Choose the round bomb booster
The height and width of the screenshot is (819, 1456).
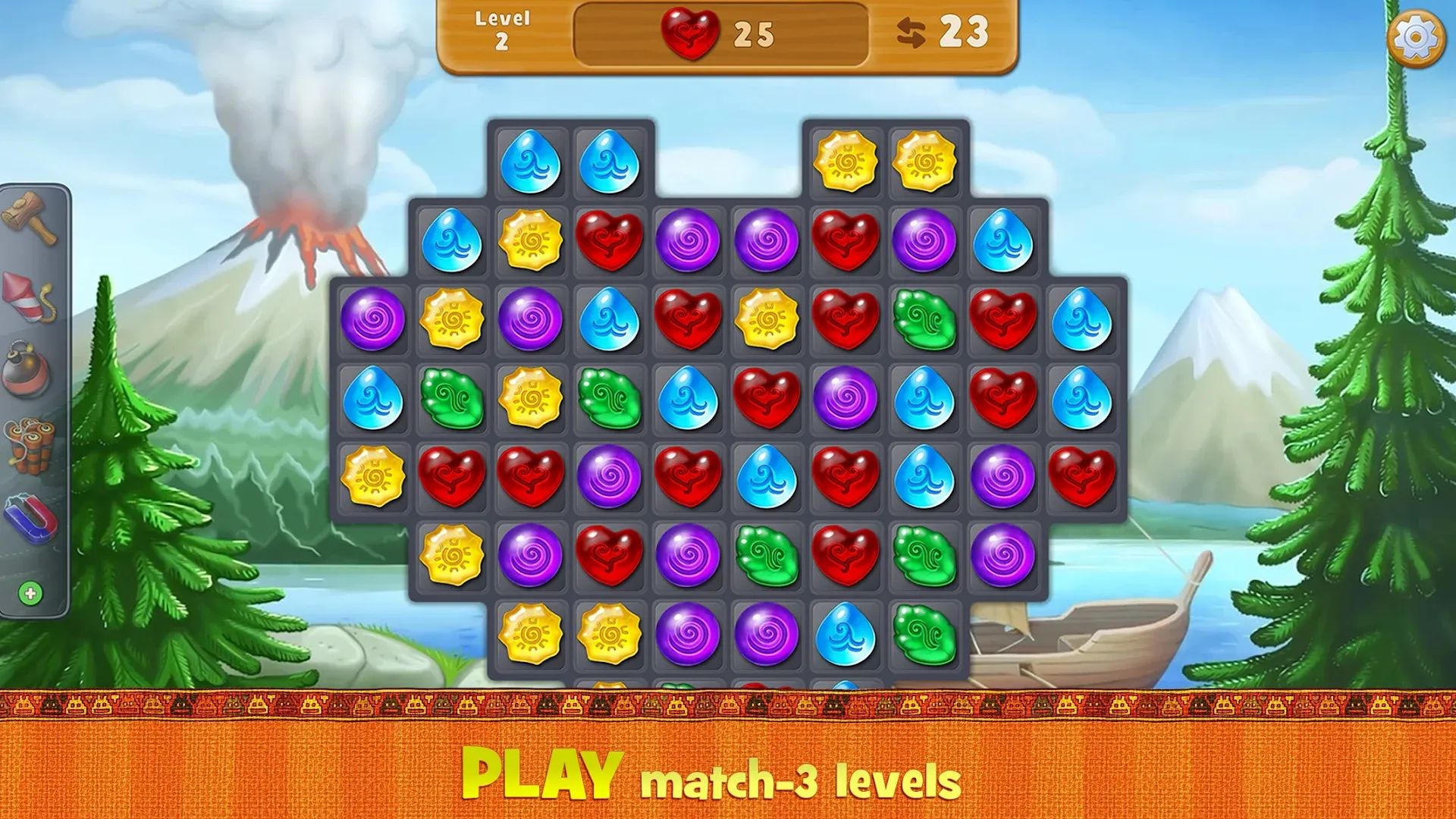[x=27, y=371]
